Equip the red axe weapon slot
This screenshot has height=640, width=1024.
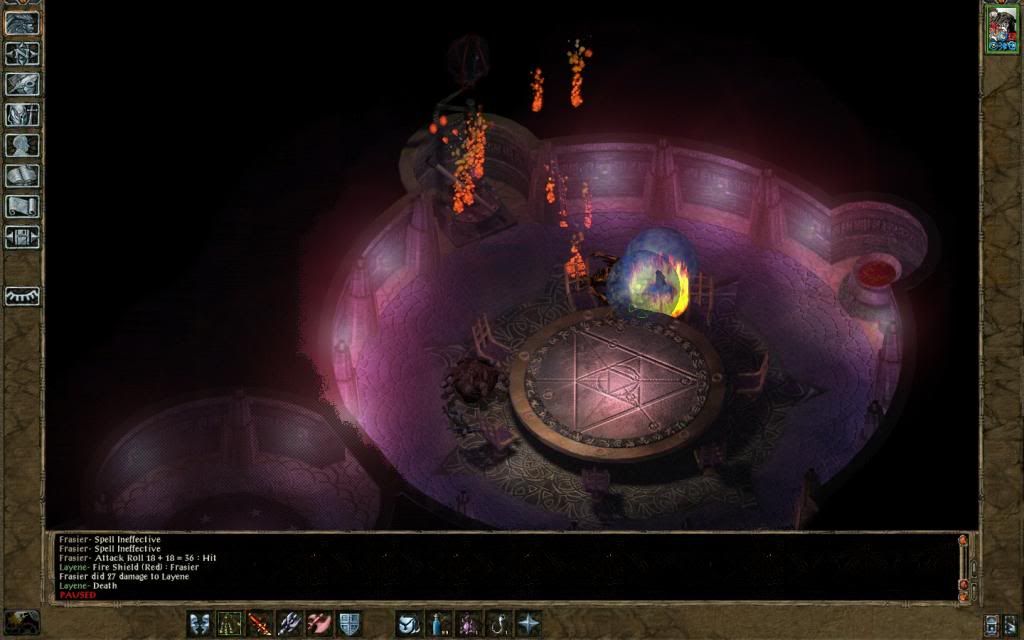(x=320, y=623)
